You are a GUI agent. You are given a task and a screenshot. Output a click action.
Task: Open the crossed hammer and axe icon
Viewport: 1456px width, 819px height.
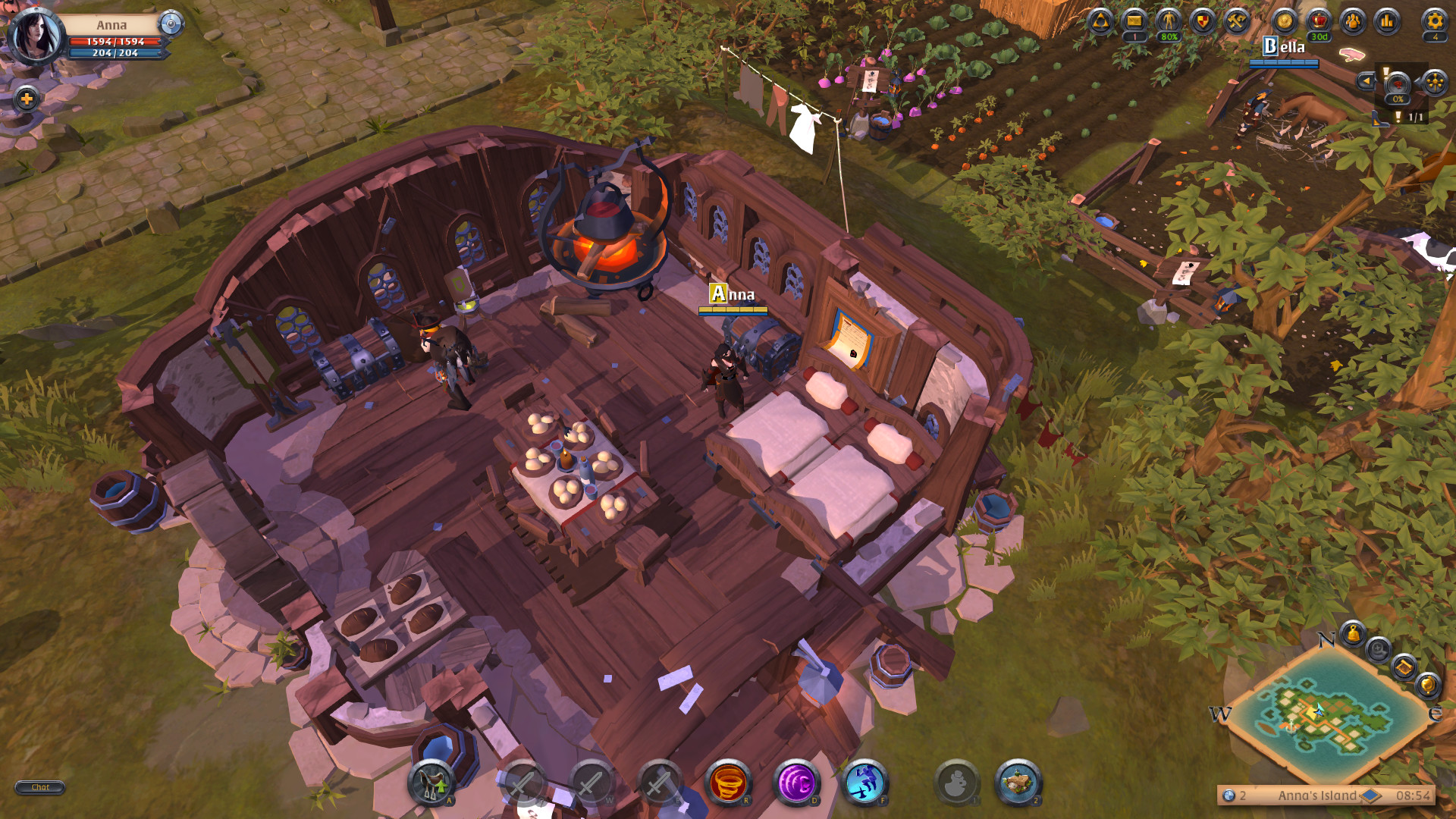[1237, 21]
